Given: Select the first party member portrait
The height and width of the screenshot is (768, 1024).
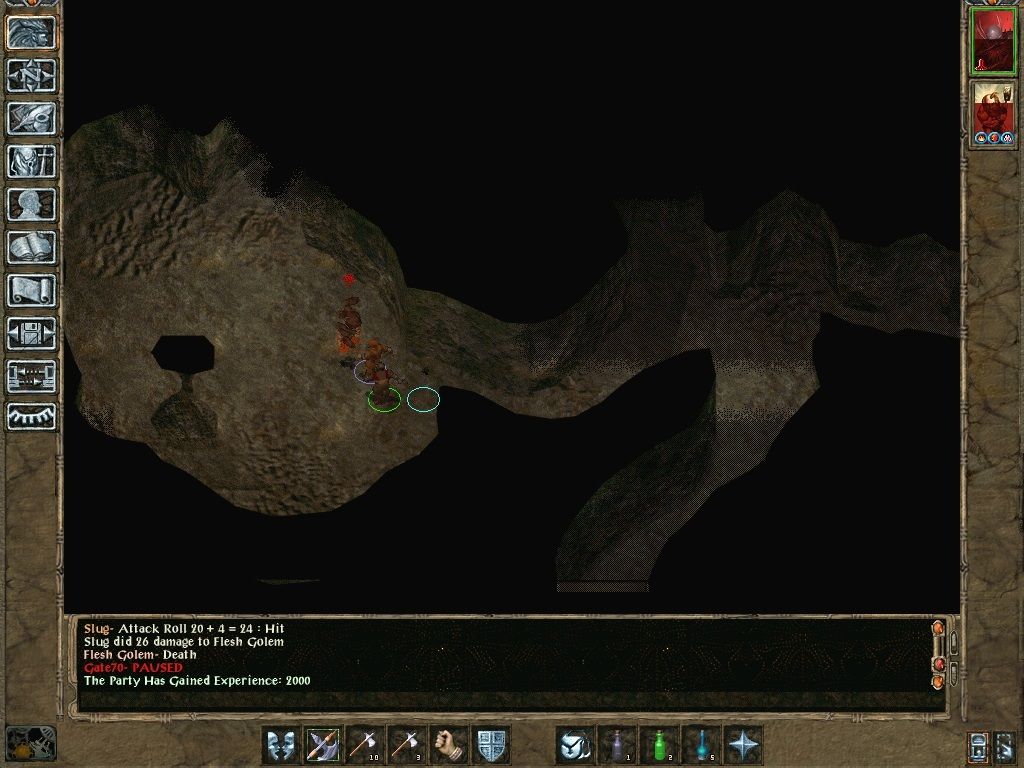Looking at the screenshot, I should coord(993,41).
